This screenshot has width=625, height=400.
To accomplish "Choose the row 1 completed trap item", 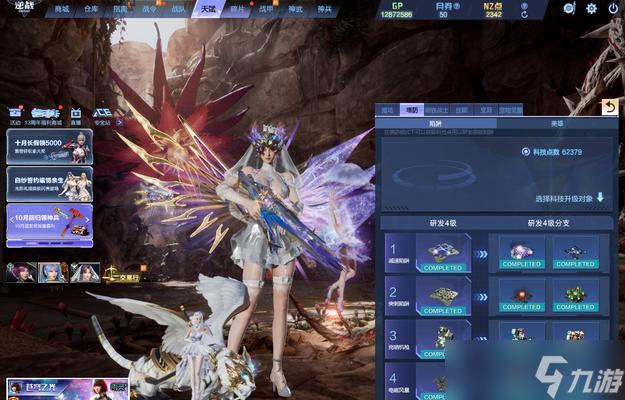I will tap(443, 255).
